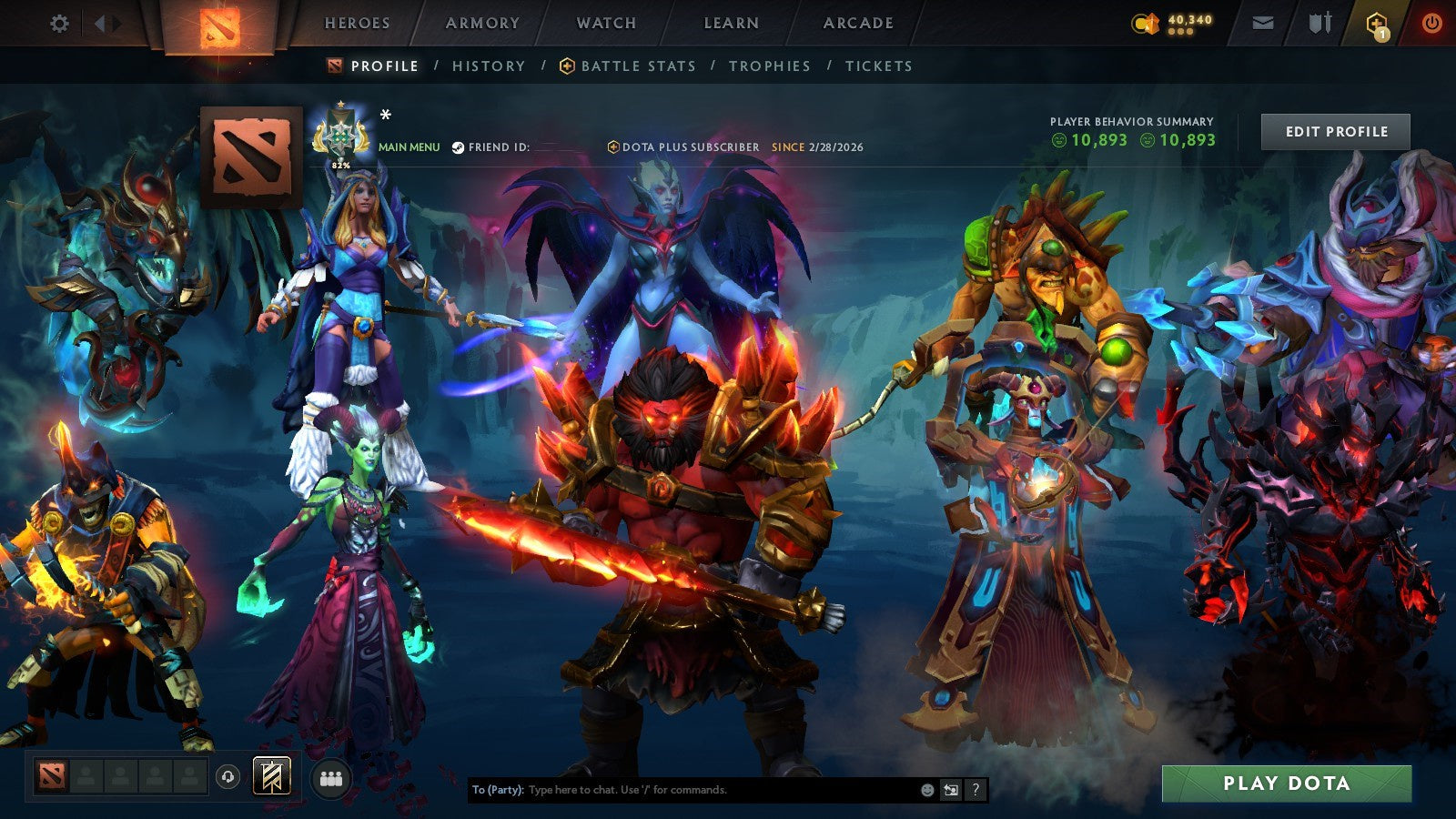Open the settings gear icon
This screenshot has width=1456, height=819.
click(60, 24)
